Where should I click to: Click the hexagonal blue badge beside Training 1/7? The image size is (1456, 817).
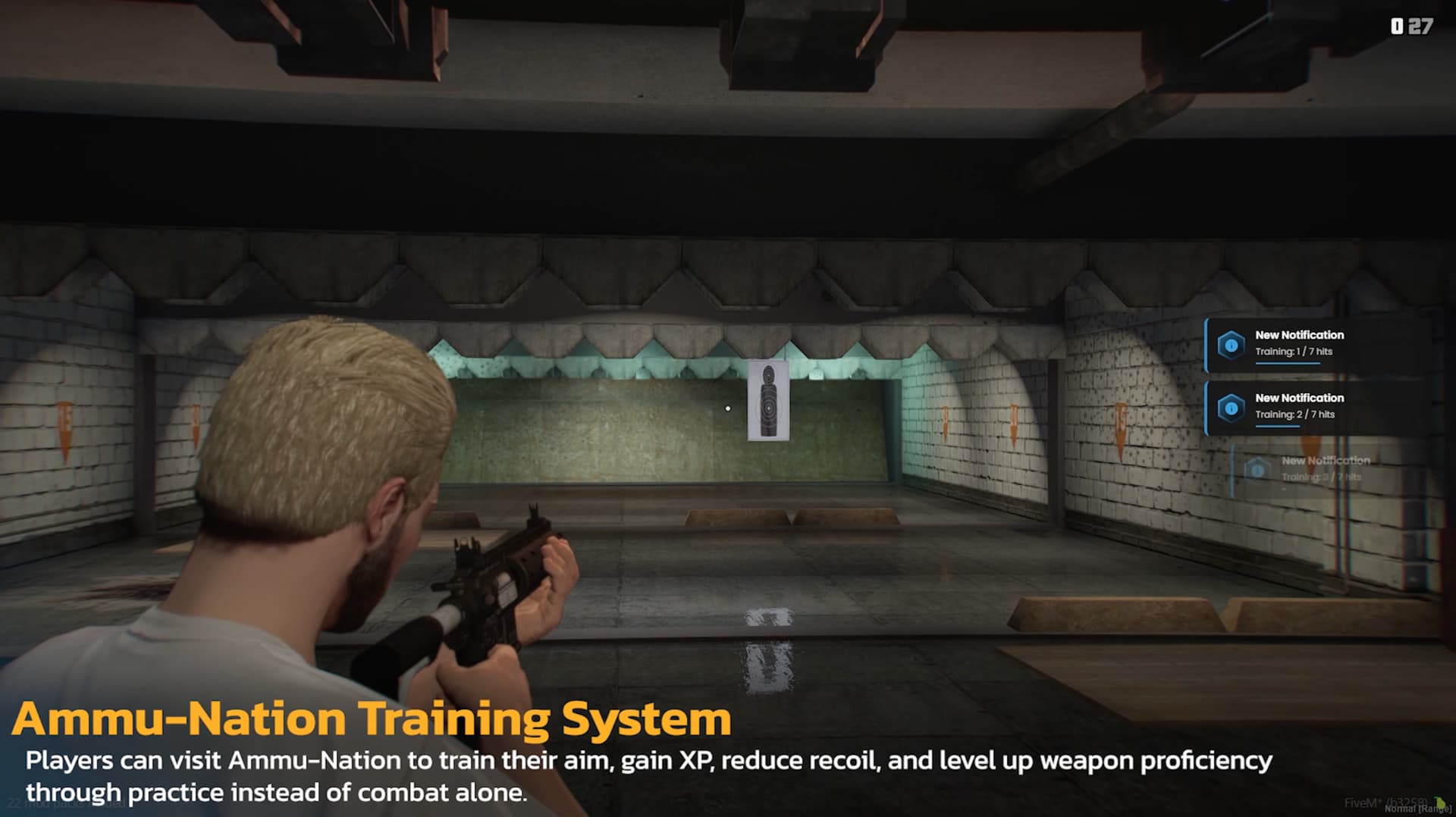[1232, 345]
